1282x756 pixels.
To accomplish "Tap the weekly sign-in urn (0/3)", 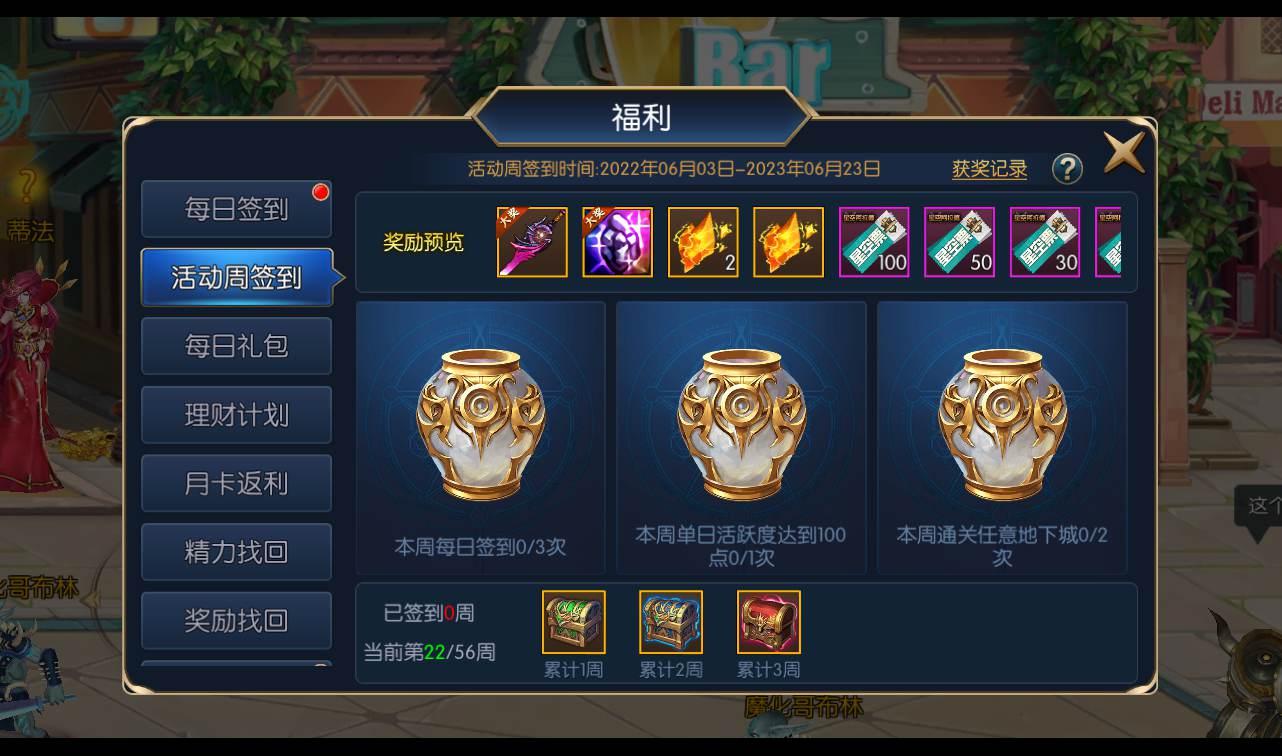I will pos(480,420).
